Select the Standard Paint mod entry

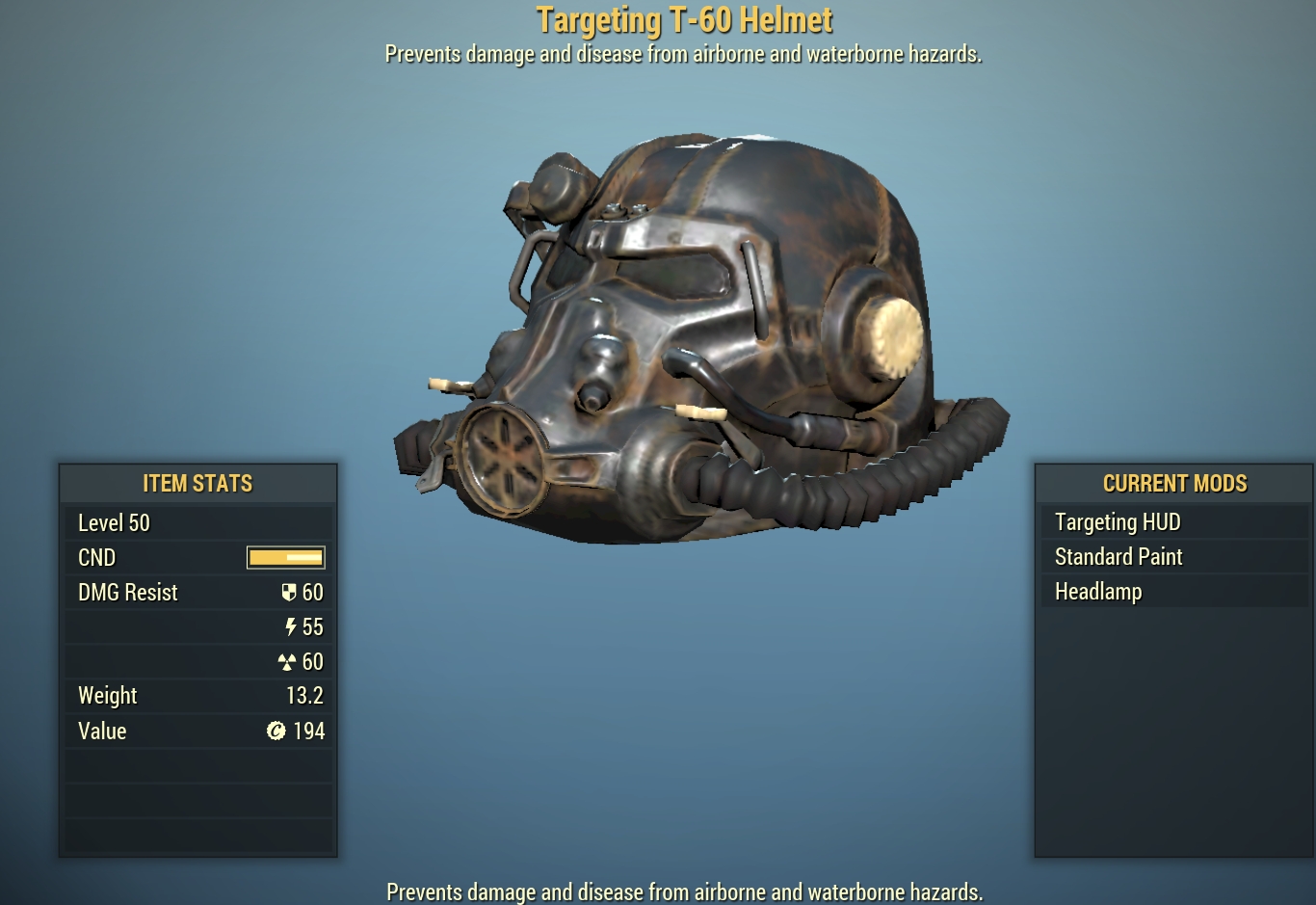(x=1118, y=556)
